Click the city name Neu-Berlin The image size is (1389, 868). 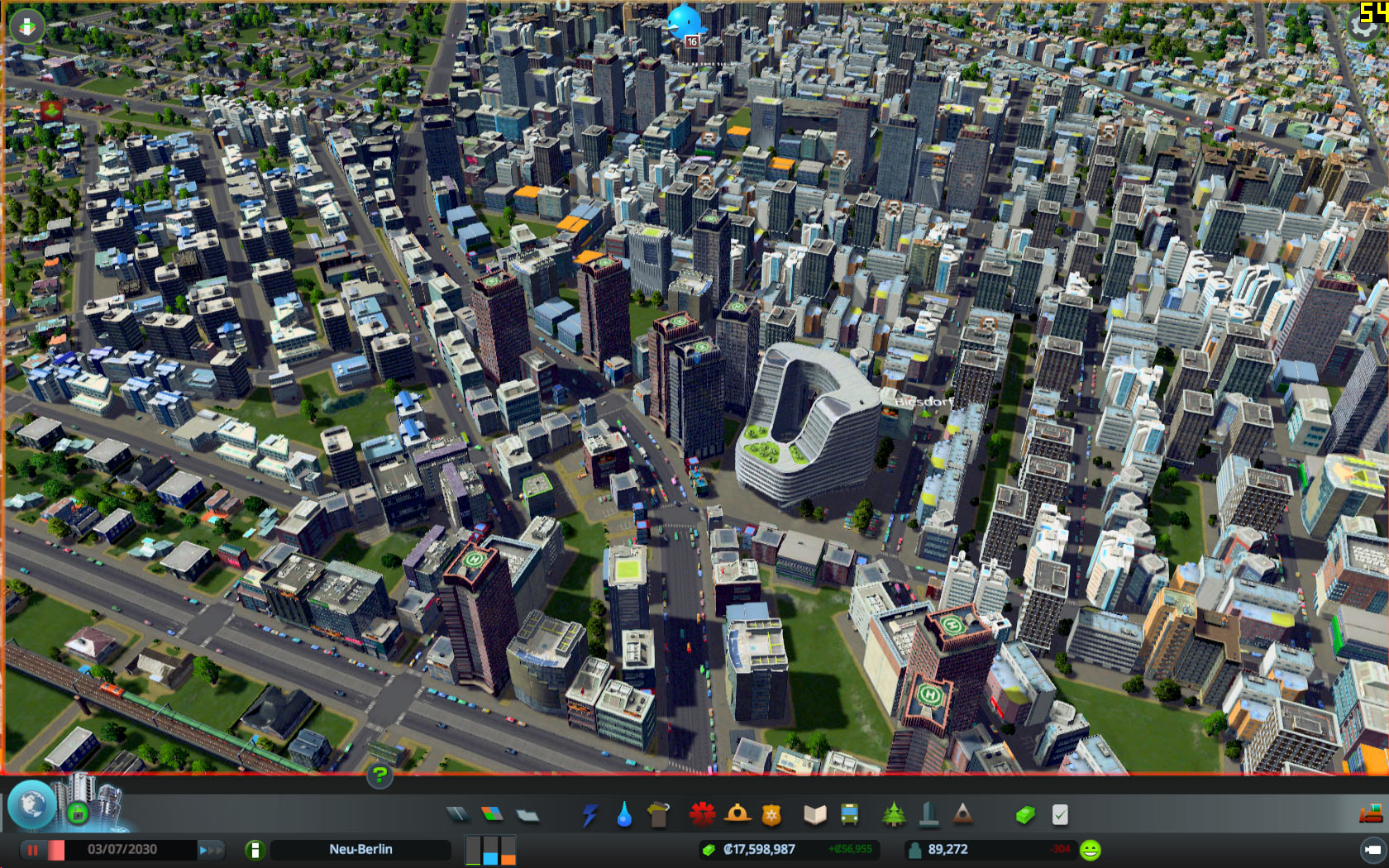[x=361, y=849]
